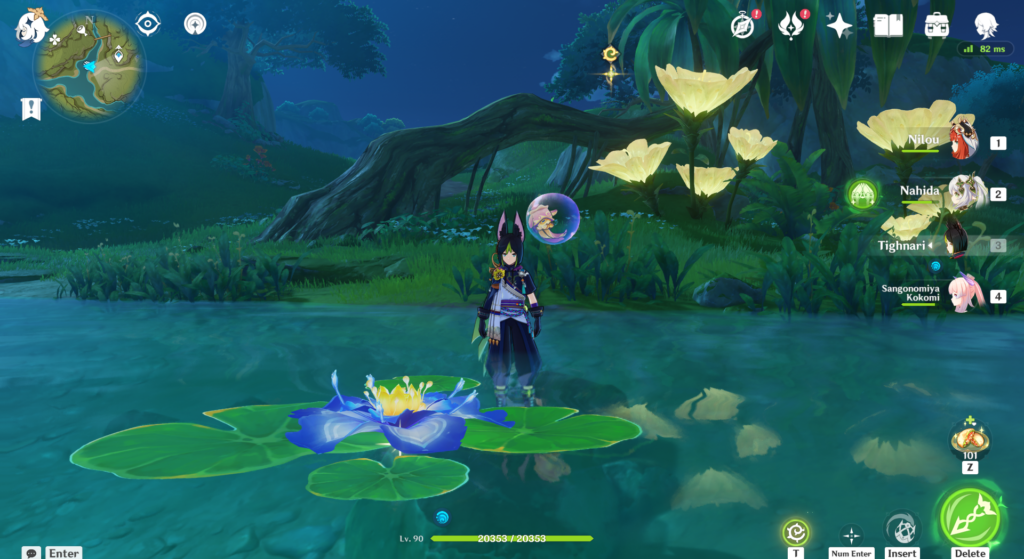This screenshot has width=1024, height=559.
Task: Click the circular star beacon icon
Action: pos(195,23)
